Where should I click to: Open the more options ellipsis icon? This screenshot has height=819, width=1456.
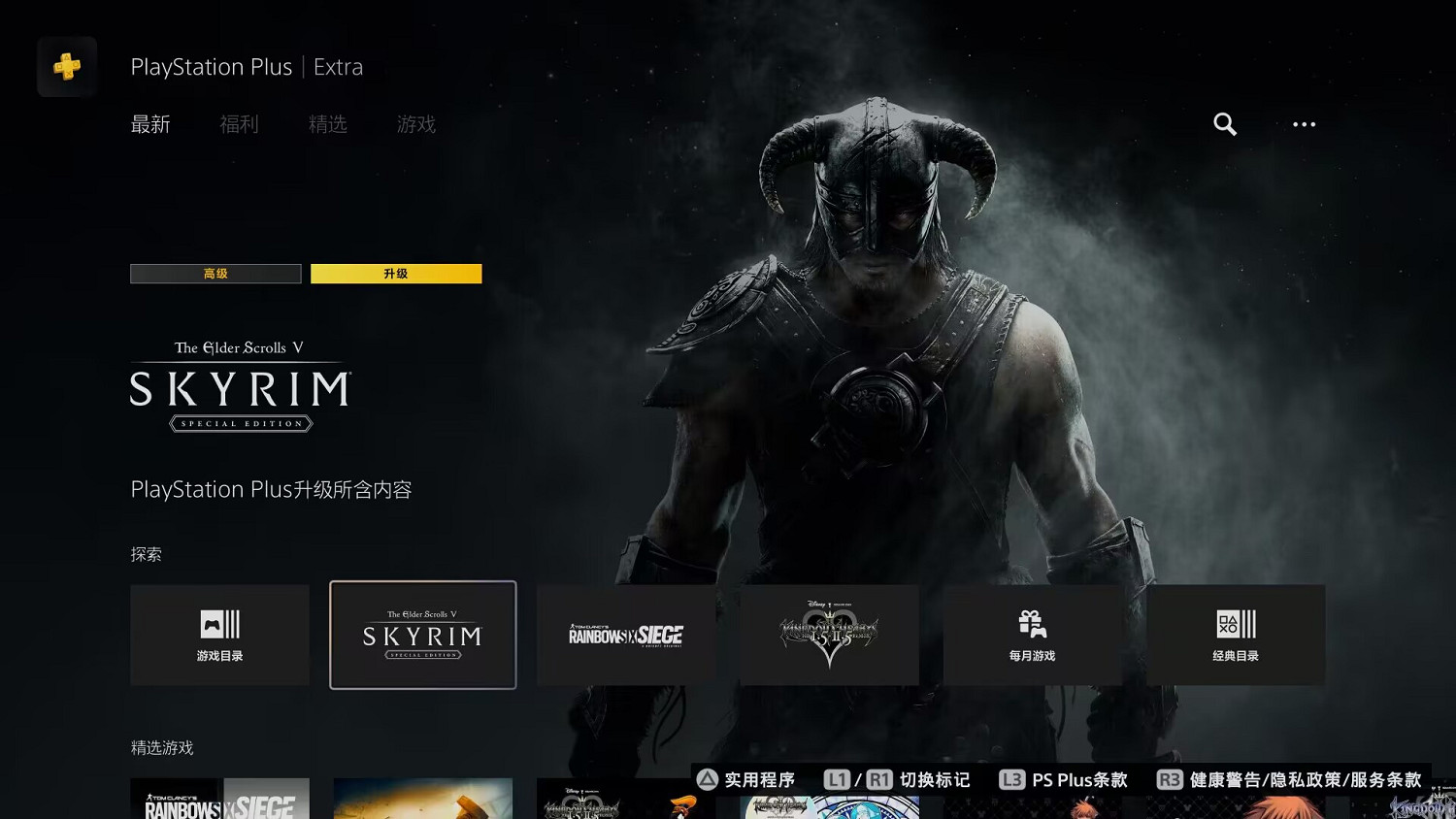tap(1304, 124)
